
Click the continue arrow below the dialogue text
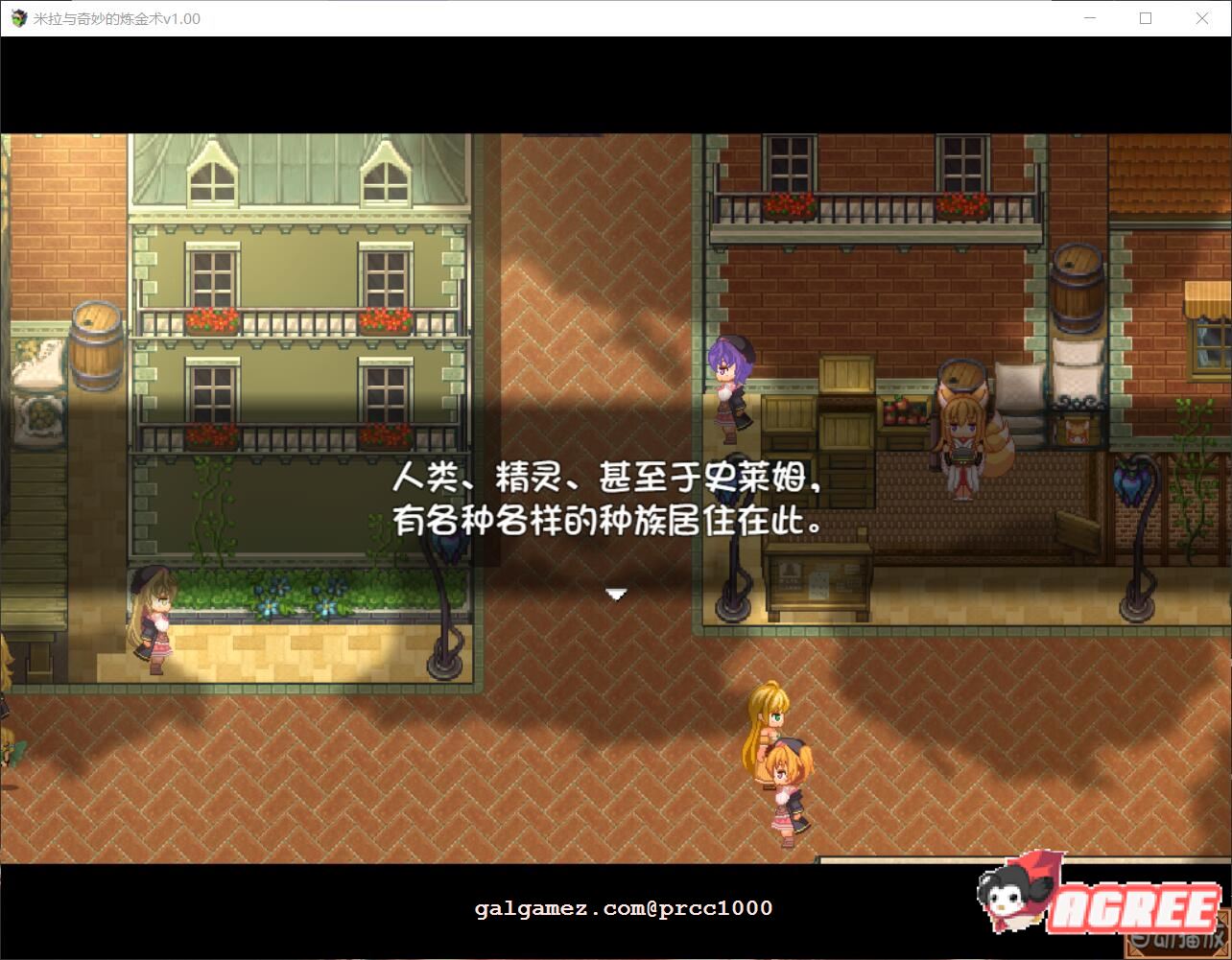[x=615, y=594]
